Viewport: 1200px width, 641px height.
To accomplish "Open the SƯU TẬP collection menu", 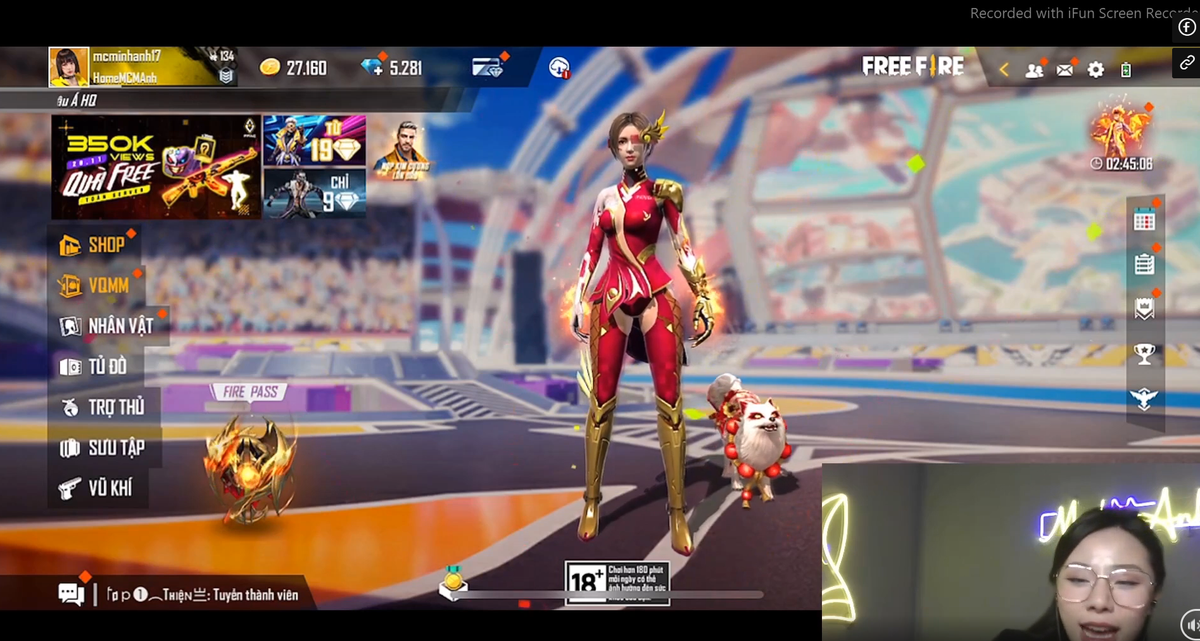I will point(102,448).
